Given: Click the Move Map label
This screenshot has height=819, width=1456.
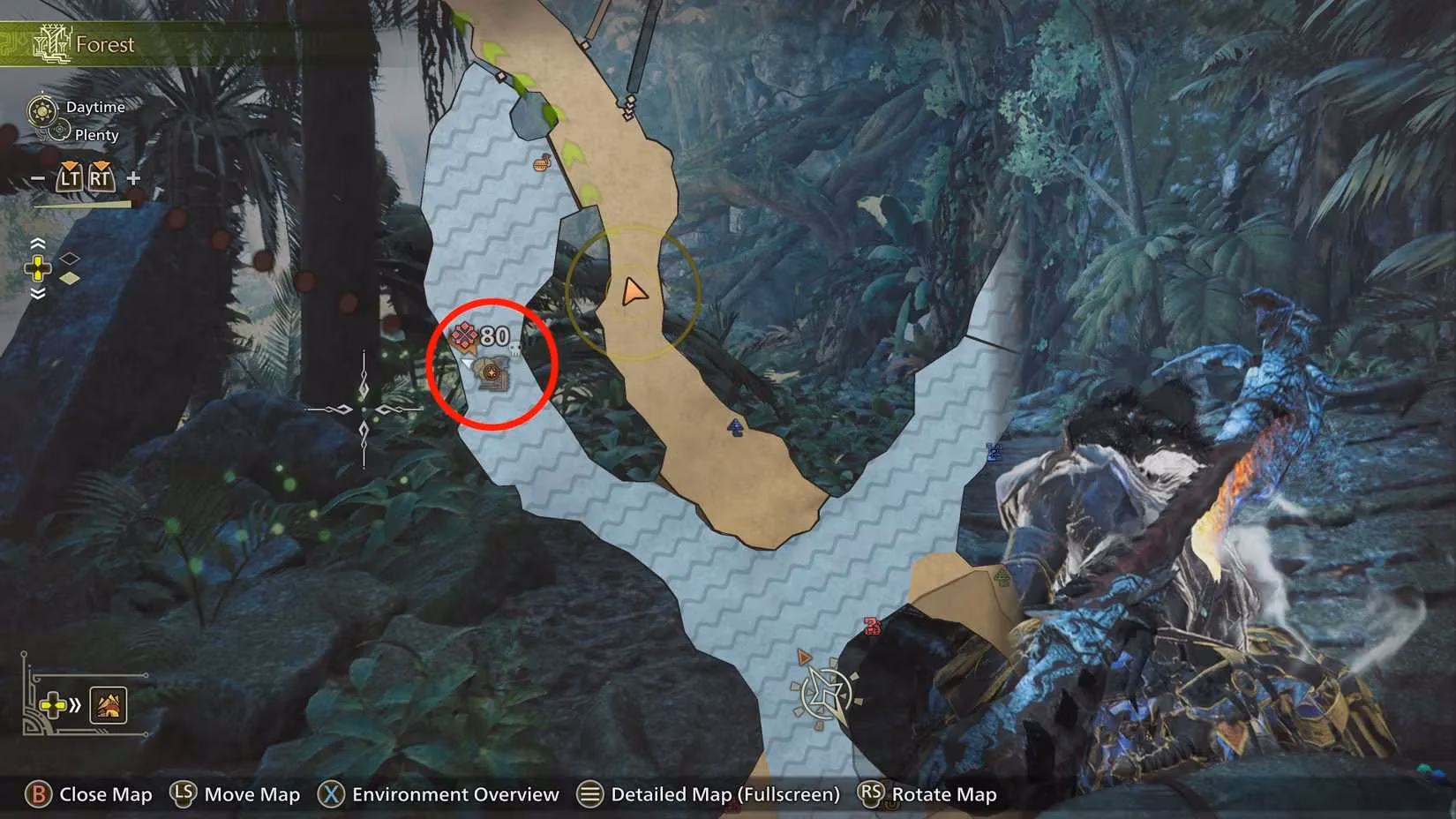Looking at the screenshot, I should [251, 794].
